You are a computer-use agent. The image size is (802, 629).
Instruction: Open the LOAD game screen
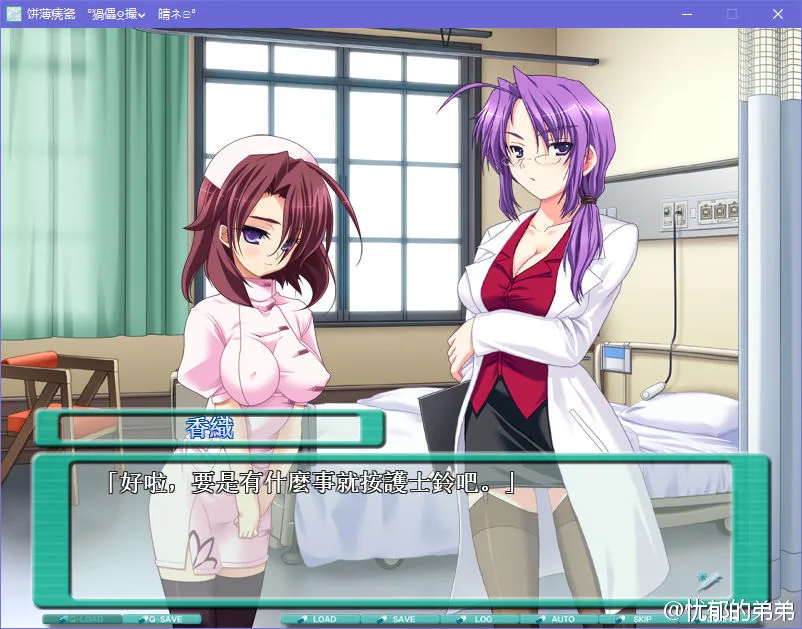pos(319,619)
